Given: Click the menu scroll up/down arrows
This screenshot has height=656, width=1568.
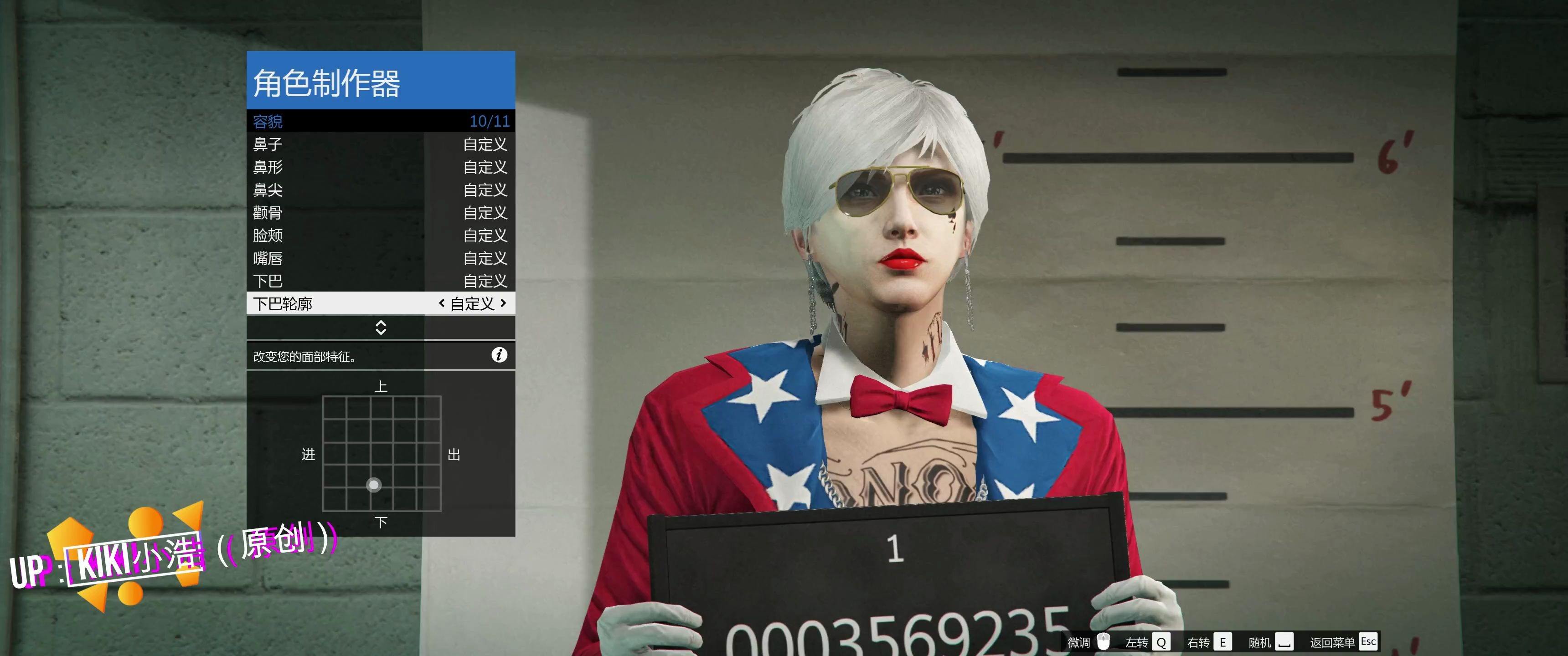Looking at the screenshot, I should pyautogui.click(x=381, y=328).
